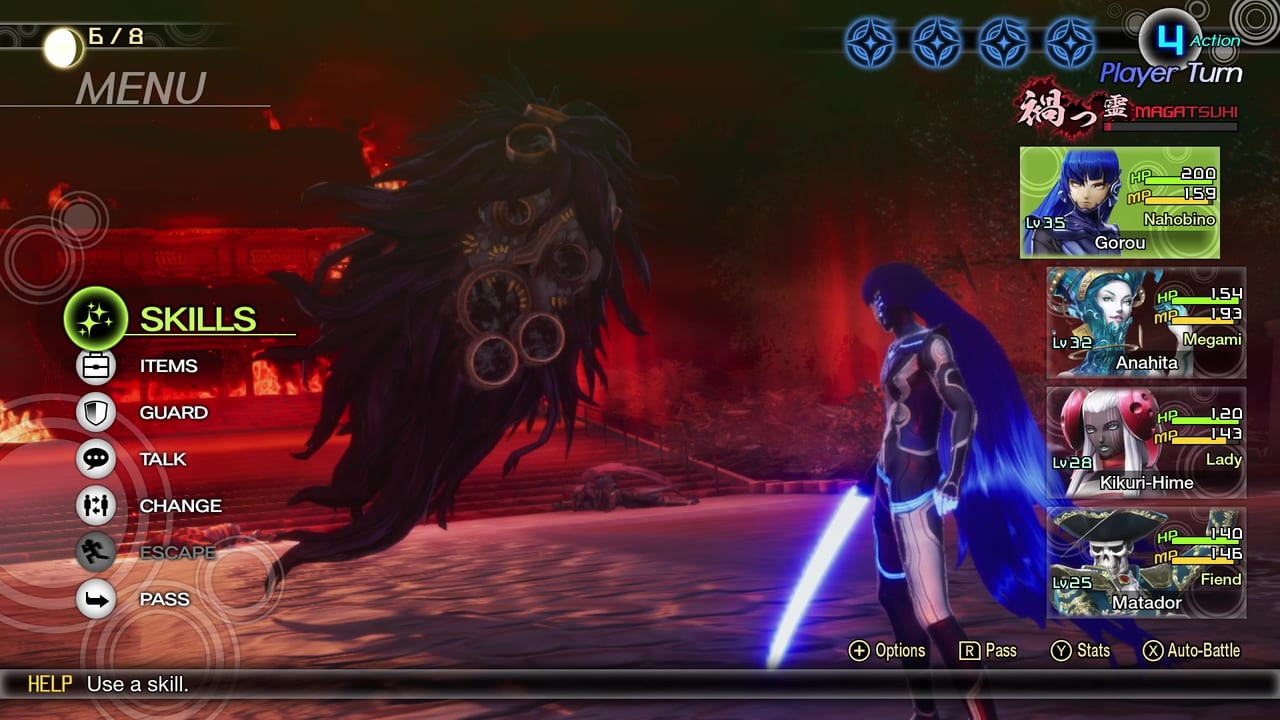The image size is (1280, 720).
Task: Expand Matador's status card
Action: point(1146,560)
